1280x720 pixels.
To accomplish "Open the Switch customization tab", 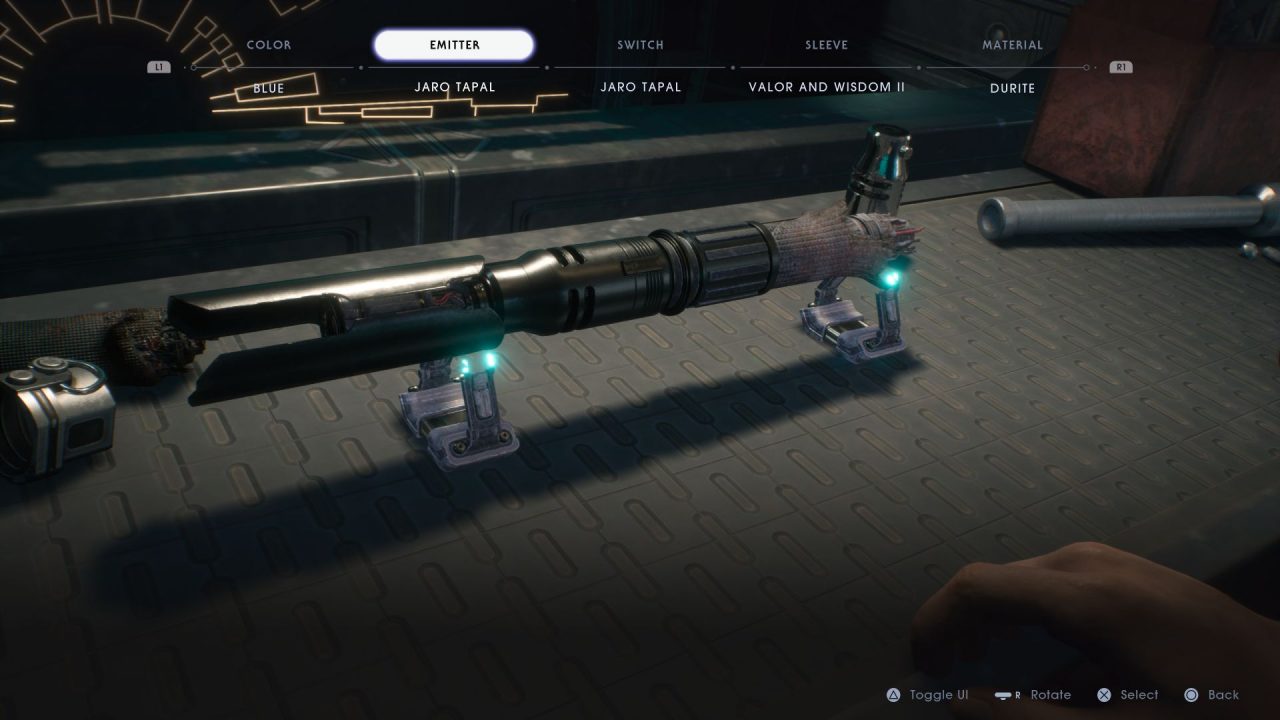I will click(640, 45).
